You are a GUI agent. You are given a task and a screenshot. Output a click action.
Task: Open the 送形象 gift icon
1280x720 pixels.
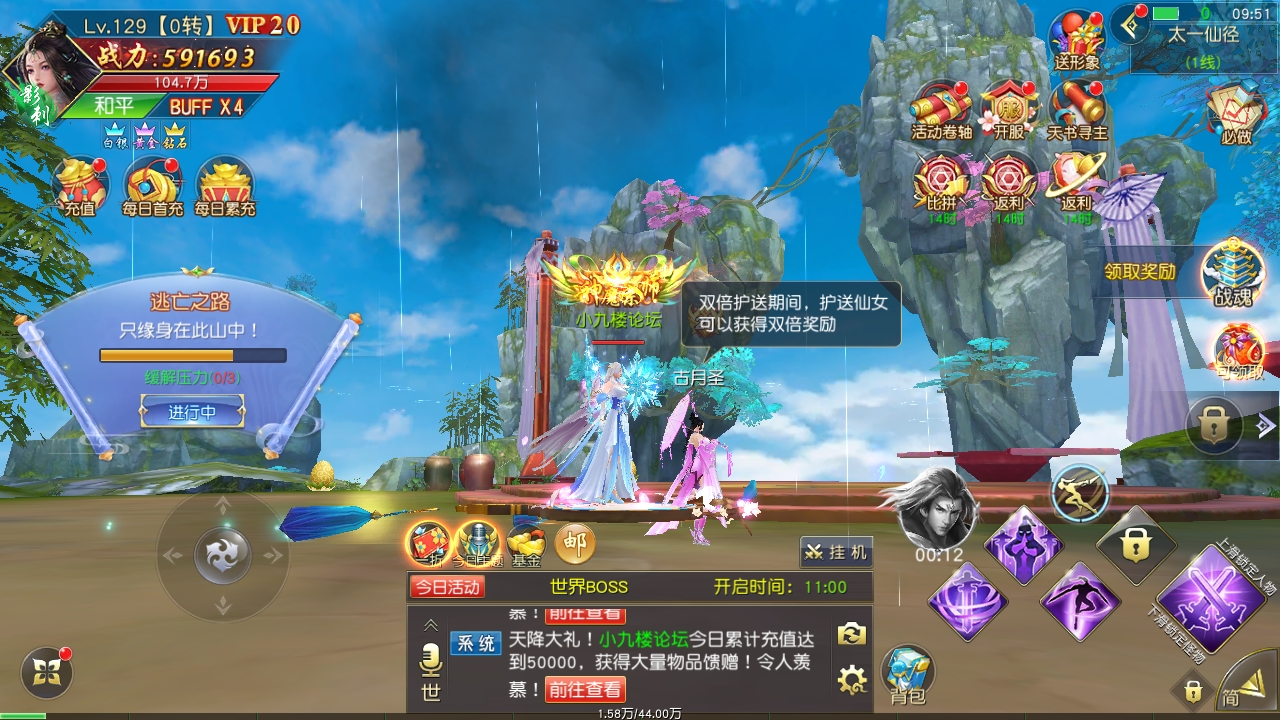click(1076, 40)
